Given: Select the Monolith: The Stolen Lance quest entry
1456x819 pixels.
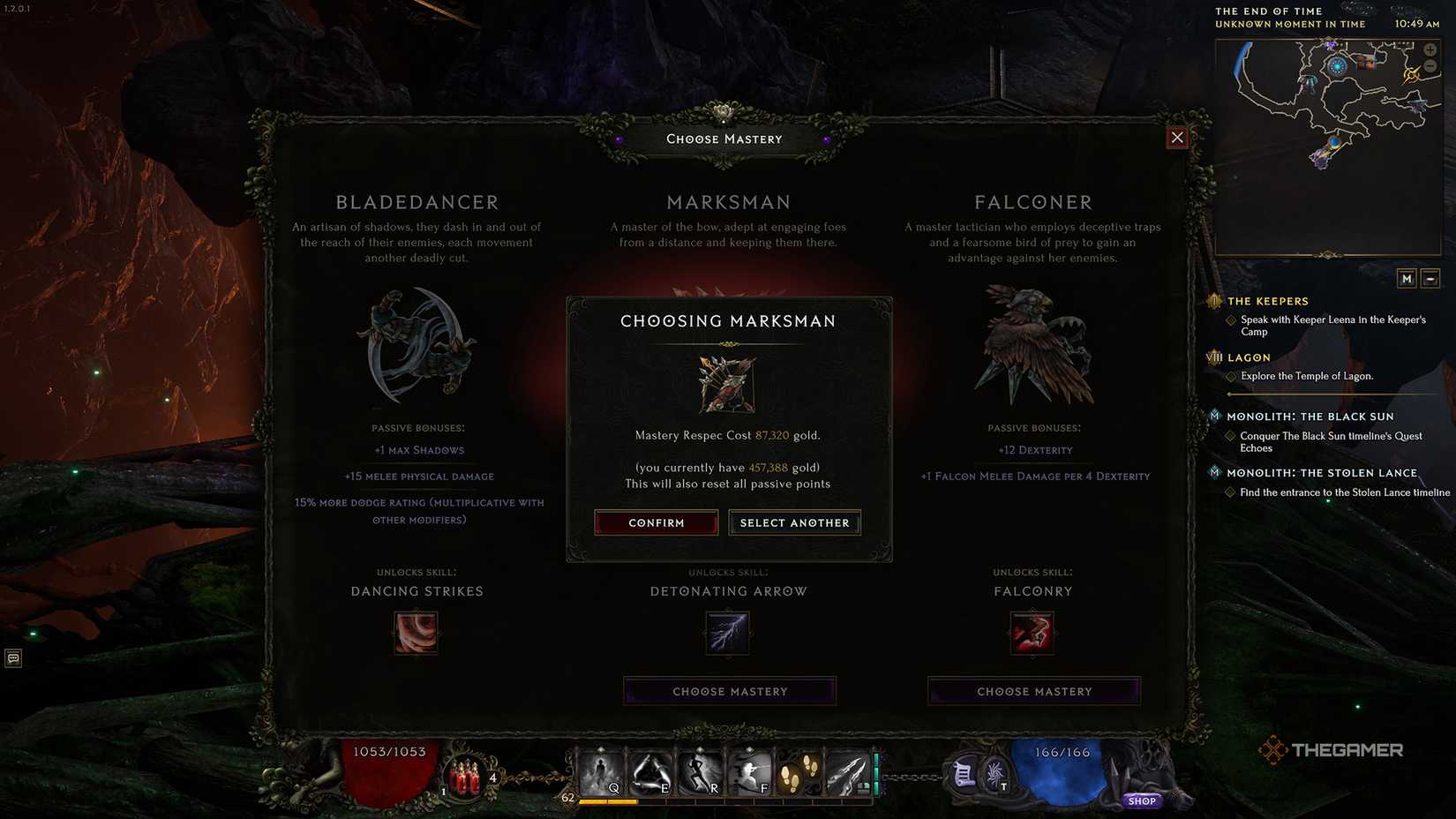Looking at the screenshot, I should 1323,472.
